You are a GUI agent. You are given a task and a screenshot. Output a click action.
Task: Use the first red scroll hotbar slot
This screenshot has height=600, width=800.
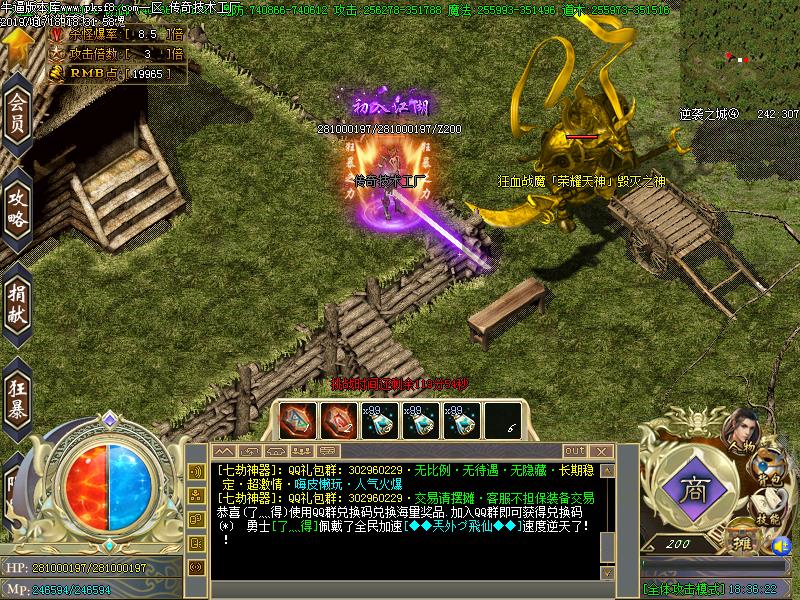click(298, 421)
